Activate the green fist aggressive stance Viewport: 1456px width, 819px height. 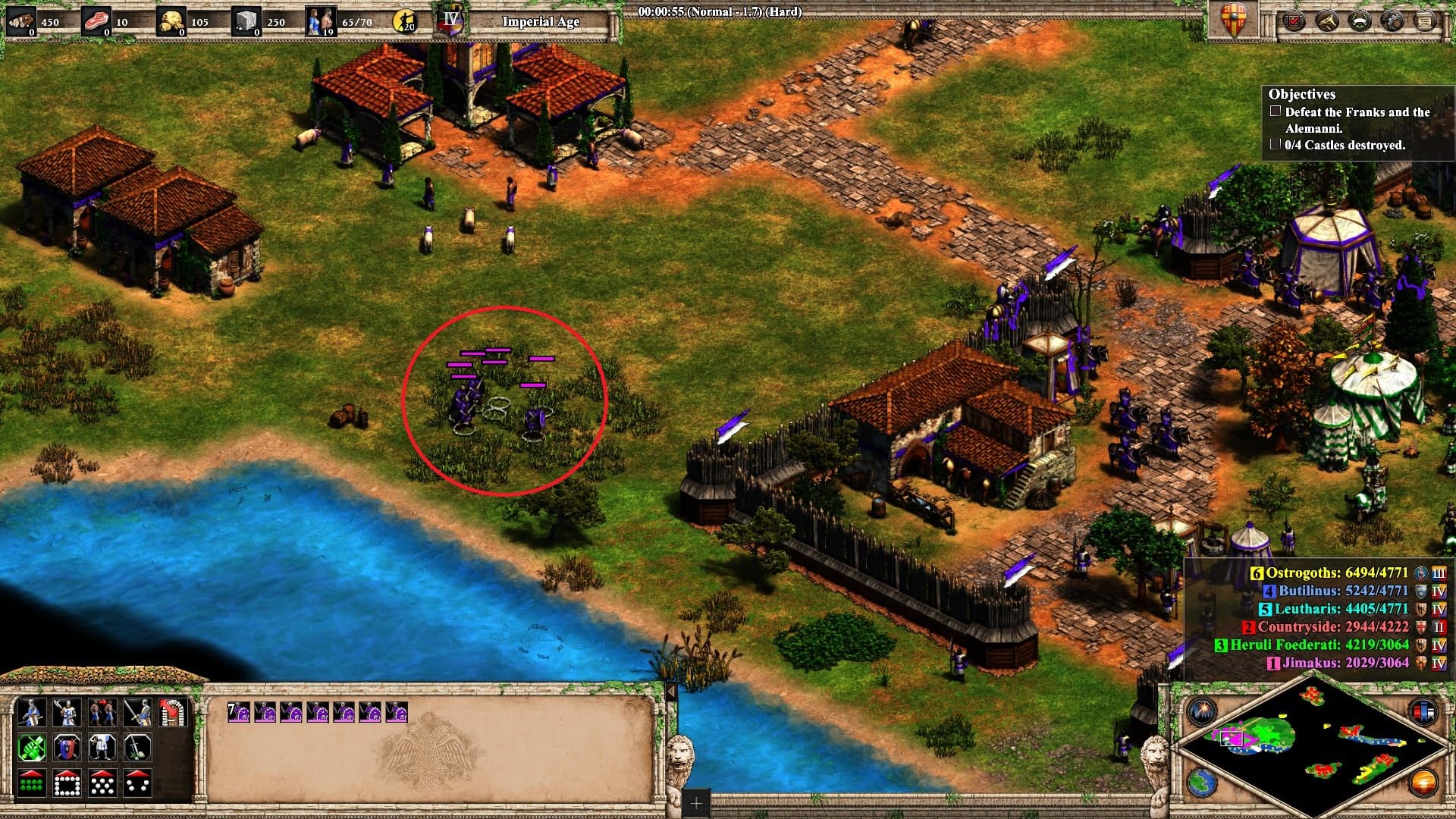(x=31, y=748)
